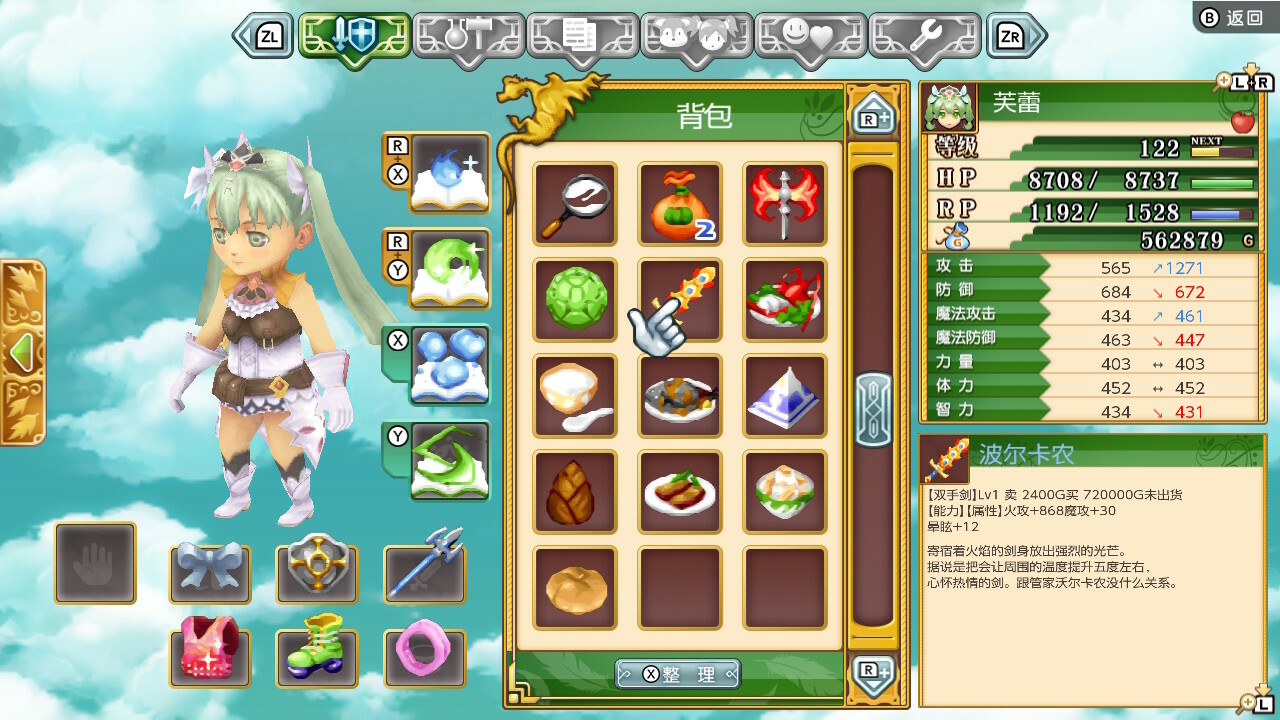
Task: Select the round bread item
Action: [x=575, y=588]
